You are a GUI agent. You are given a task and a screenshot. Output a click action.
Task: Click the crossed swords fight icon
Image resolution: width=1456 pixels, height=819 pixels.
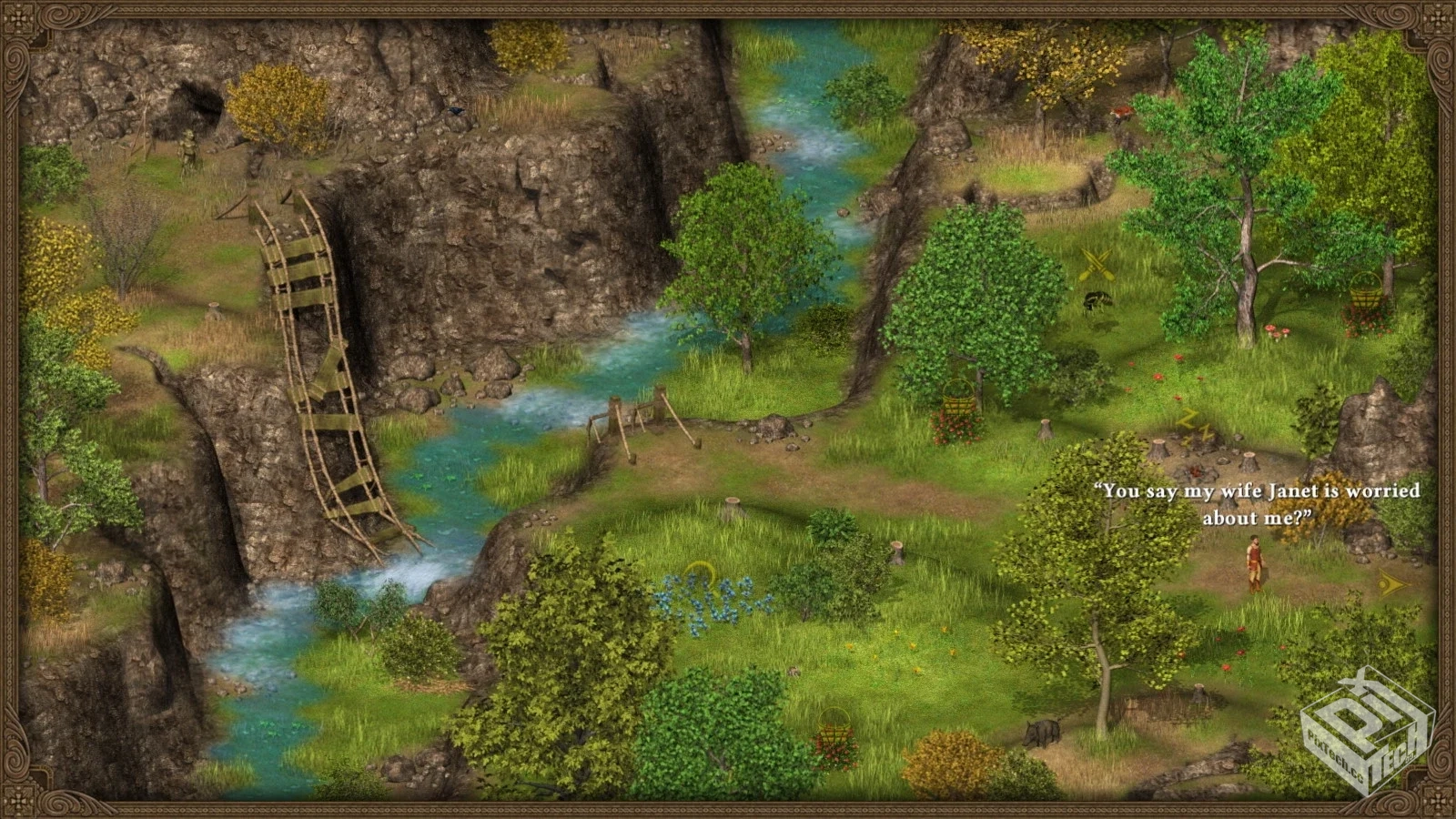(1097, 267)
